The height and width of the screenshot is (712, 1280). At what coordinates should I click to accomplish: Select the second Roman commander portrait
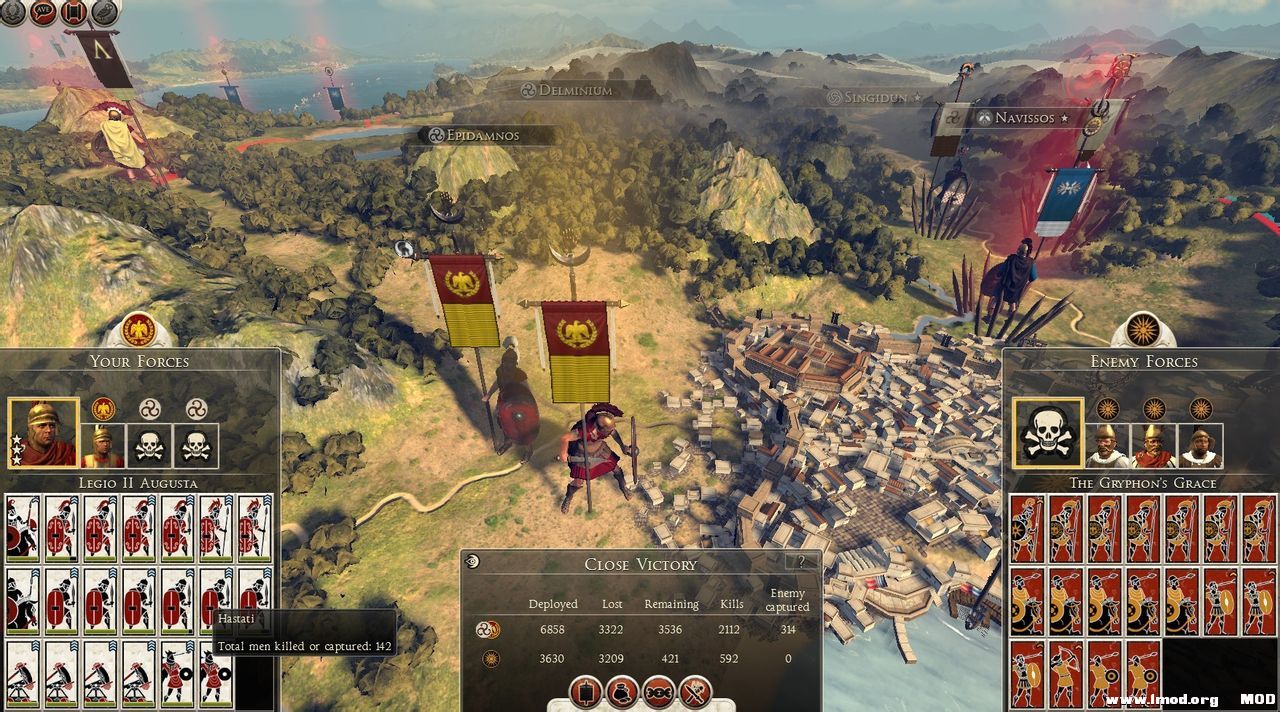(x=102, y=446)
